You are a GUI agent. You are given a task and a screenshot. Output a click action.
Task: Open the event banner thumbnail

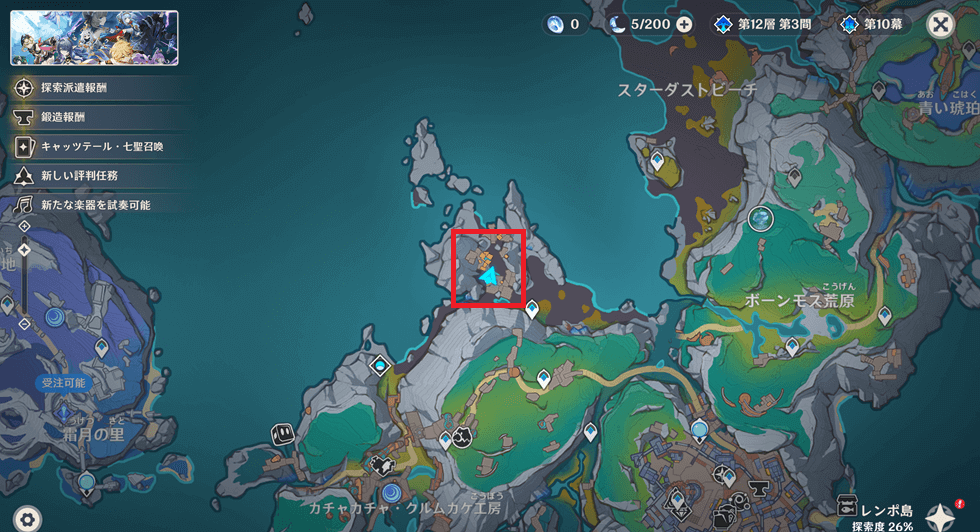(x=94, y=38)
